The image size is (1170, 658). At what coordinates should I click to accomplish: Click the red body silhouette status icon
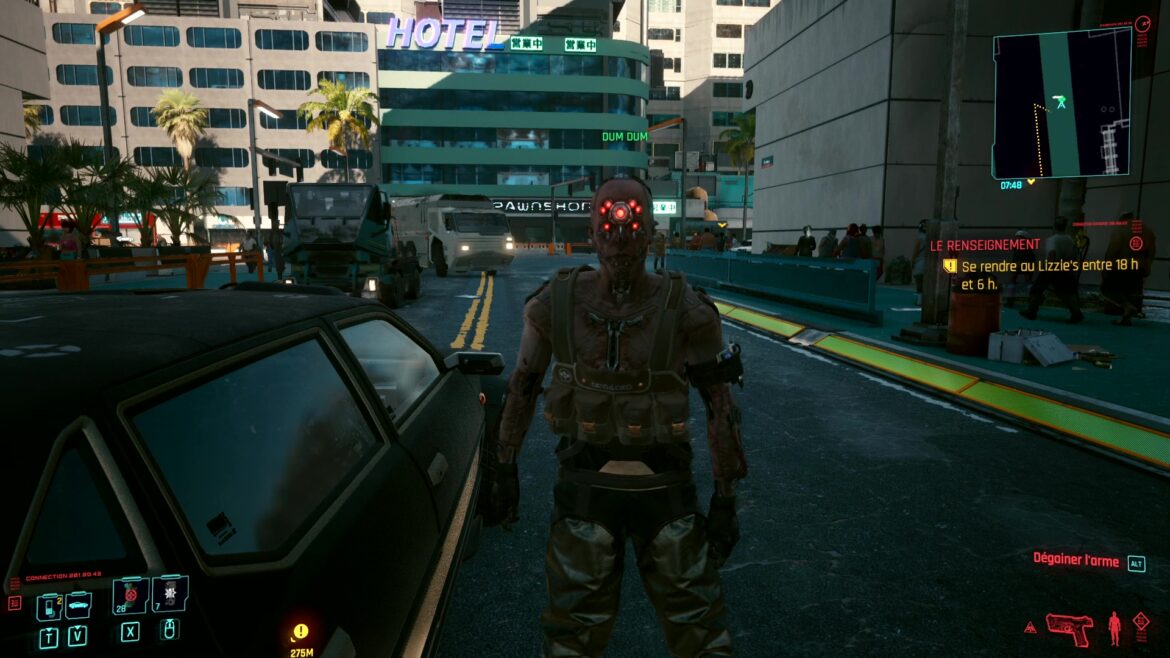point(1114,628)
